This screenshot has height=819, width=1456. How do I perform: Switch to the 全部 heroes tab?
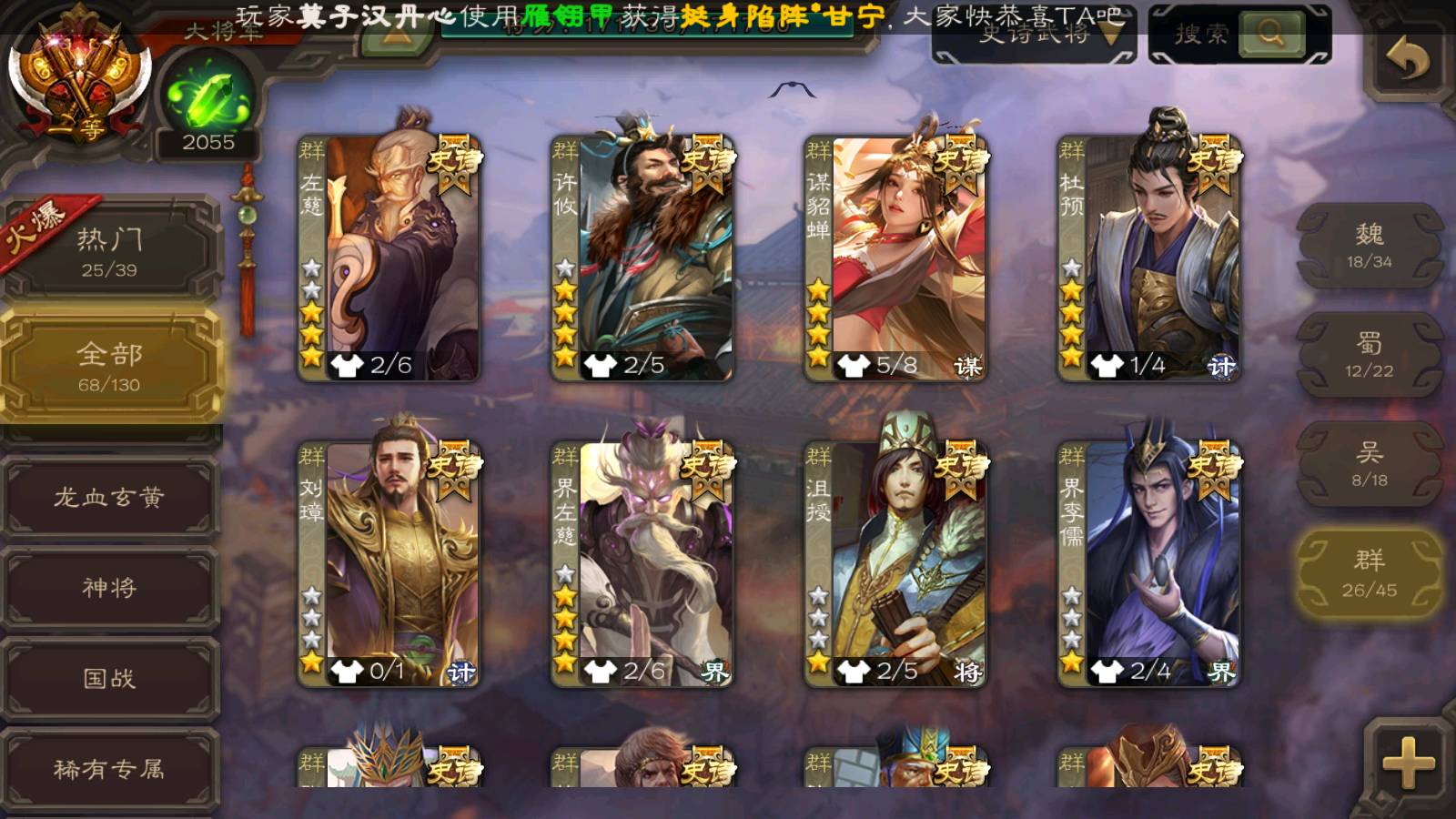pos(109,366)
